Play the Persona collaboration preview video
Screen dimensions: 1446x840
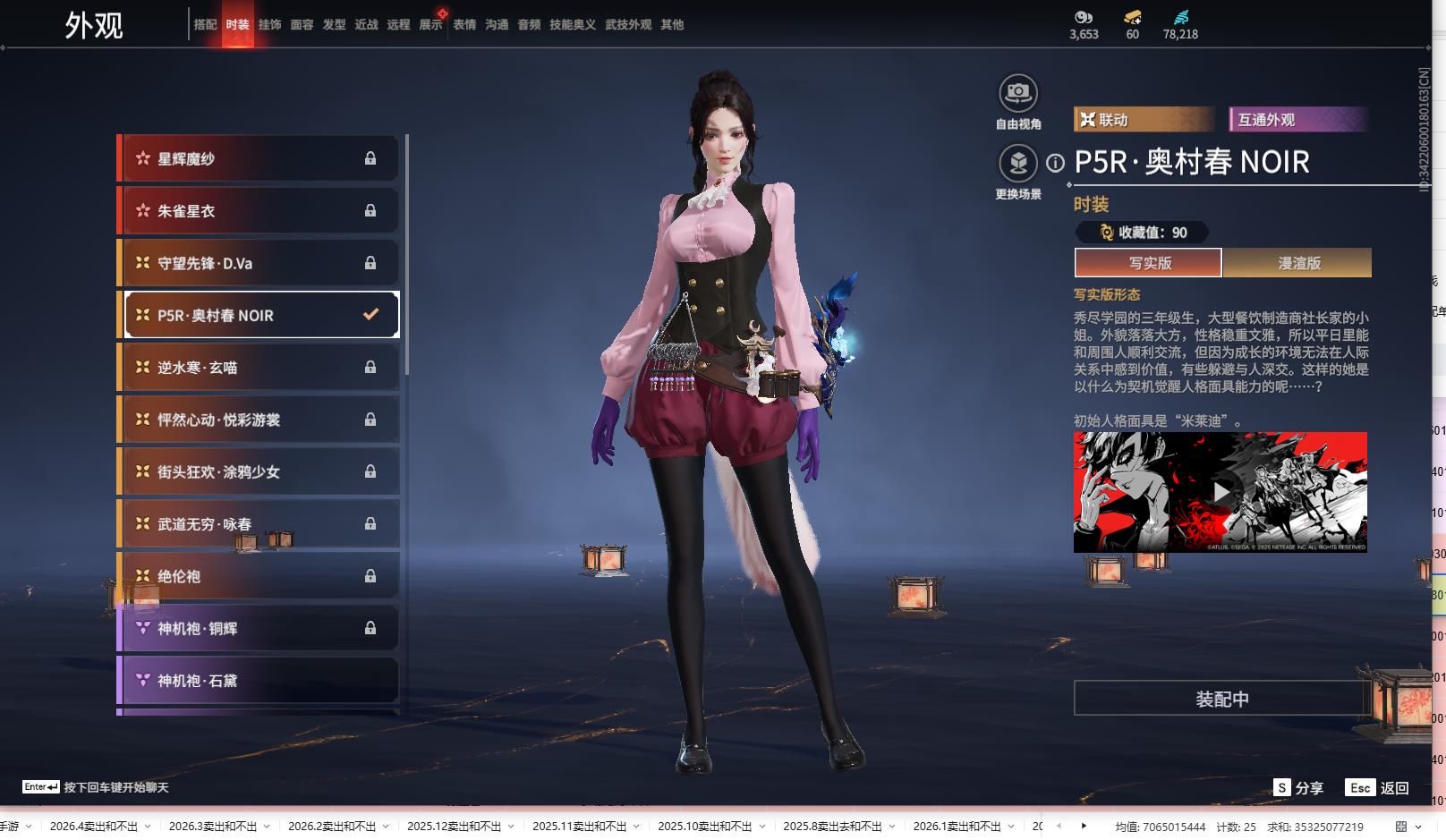pos(1221,492)
